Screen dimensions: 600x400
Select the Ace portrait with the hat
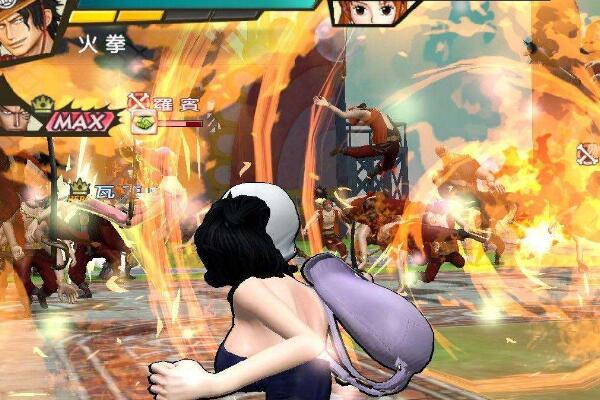tap(25, 30)
